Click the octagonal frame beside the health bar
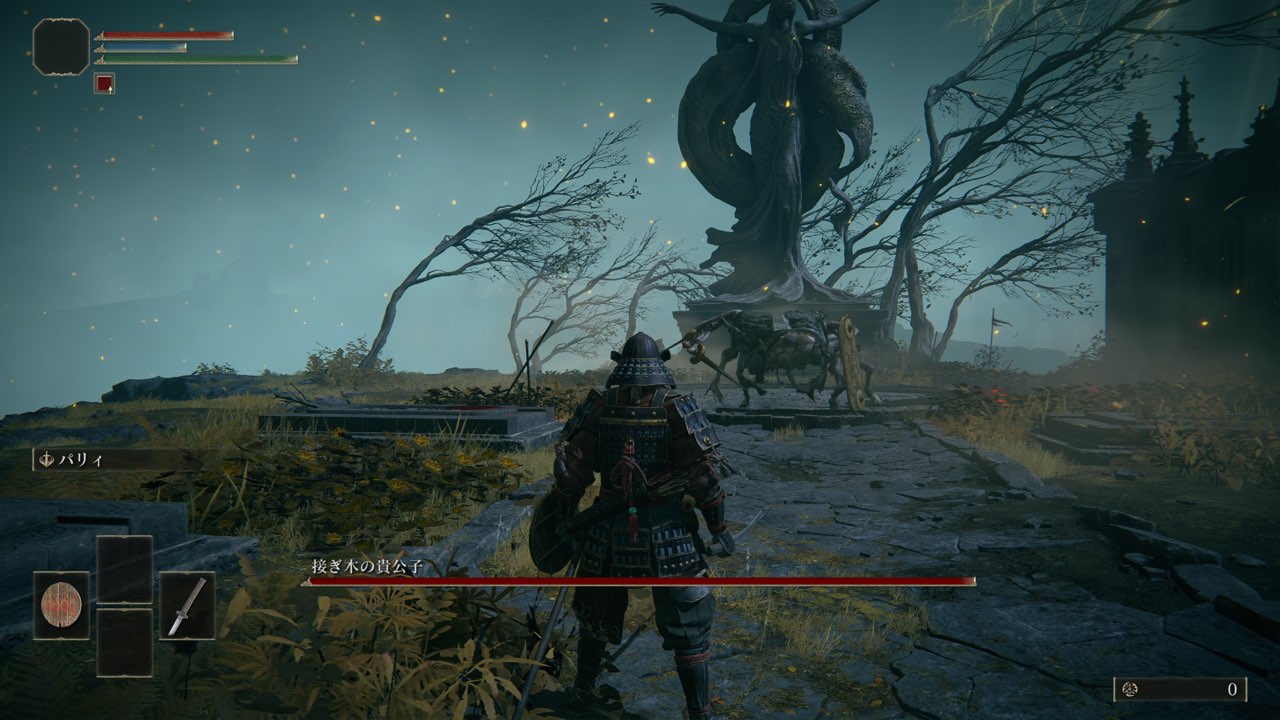1280x720 pixels. tap(61, 47)
